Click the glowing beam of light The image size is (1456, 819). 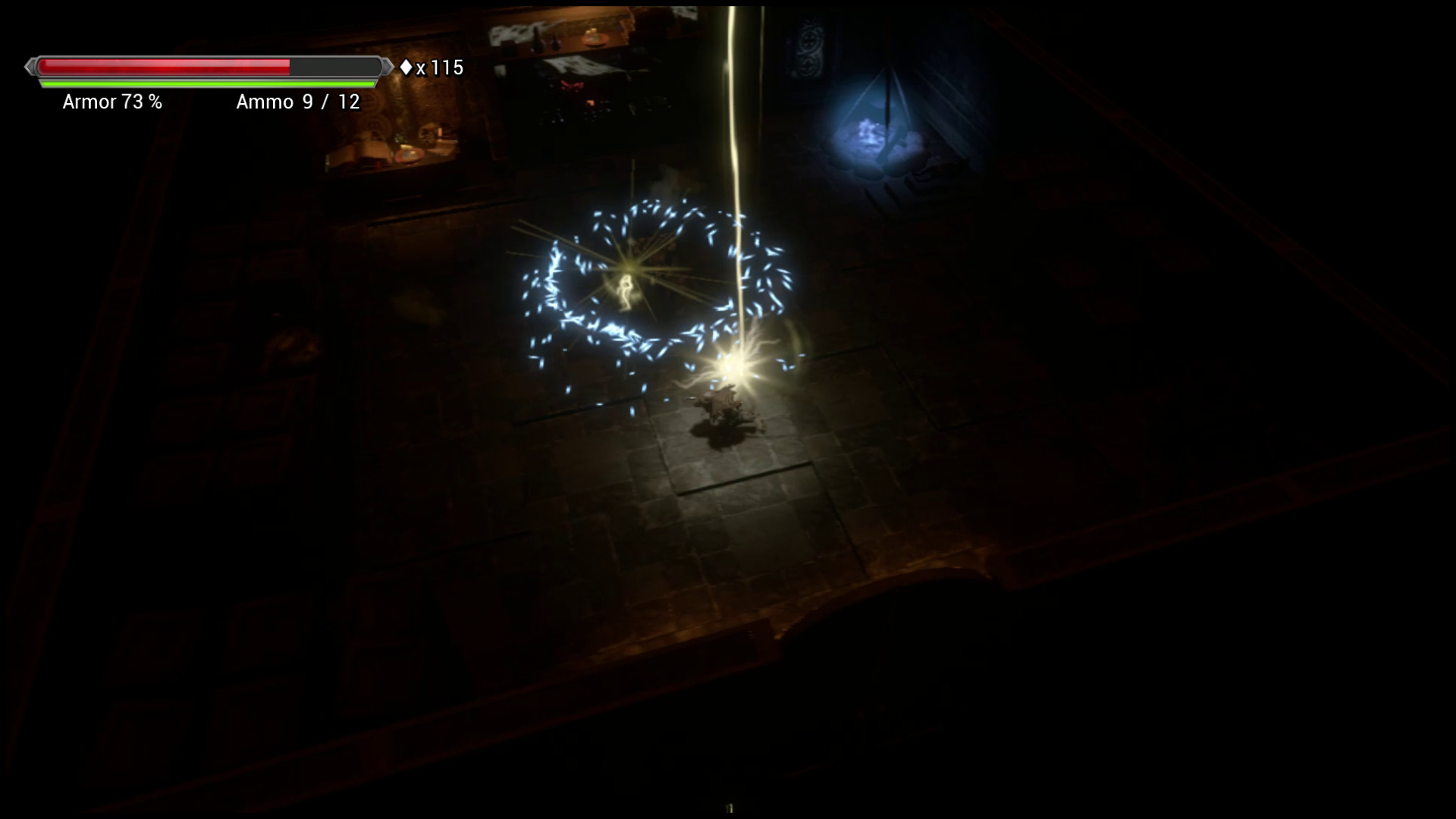coord(731,114)
